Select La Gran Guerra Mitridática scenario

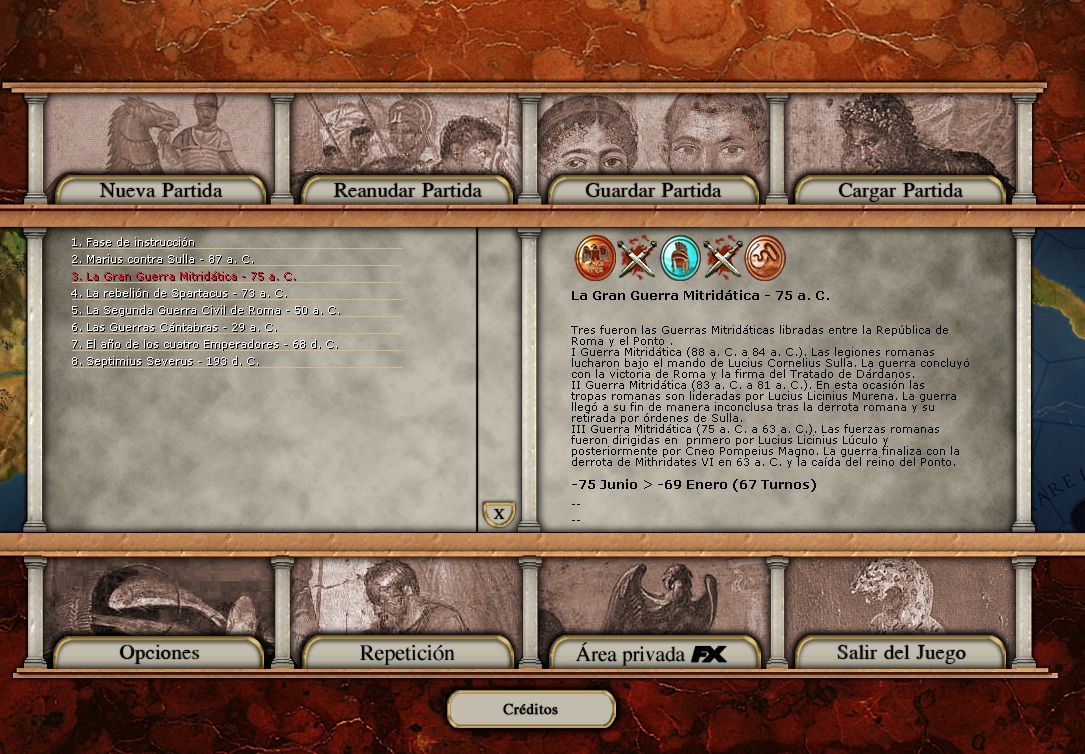[183, 276]
